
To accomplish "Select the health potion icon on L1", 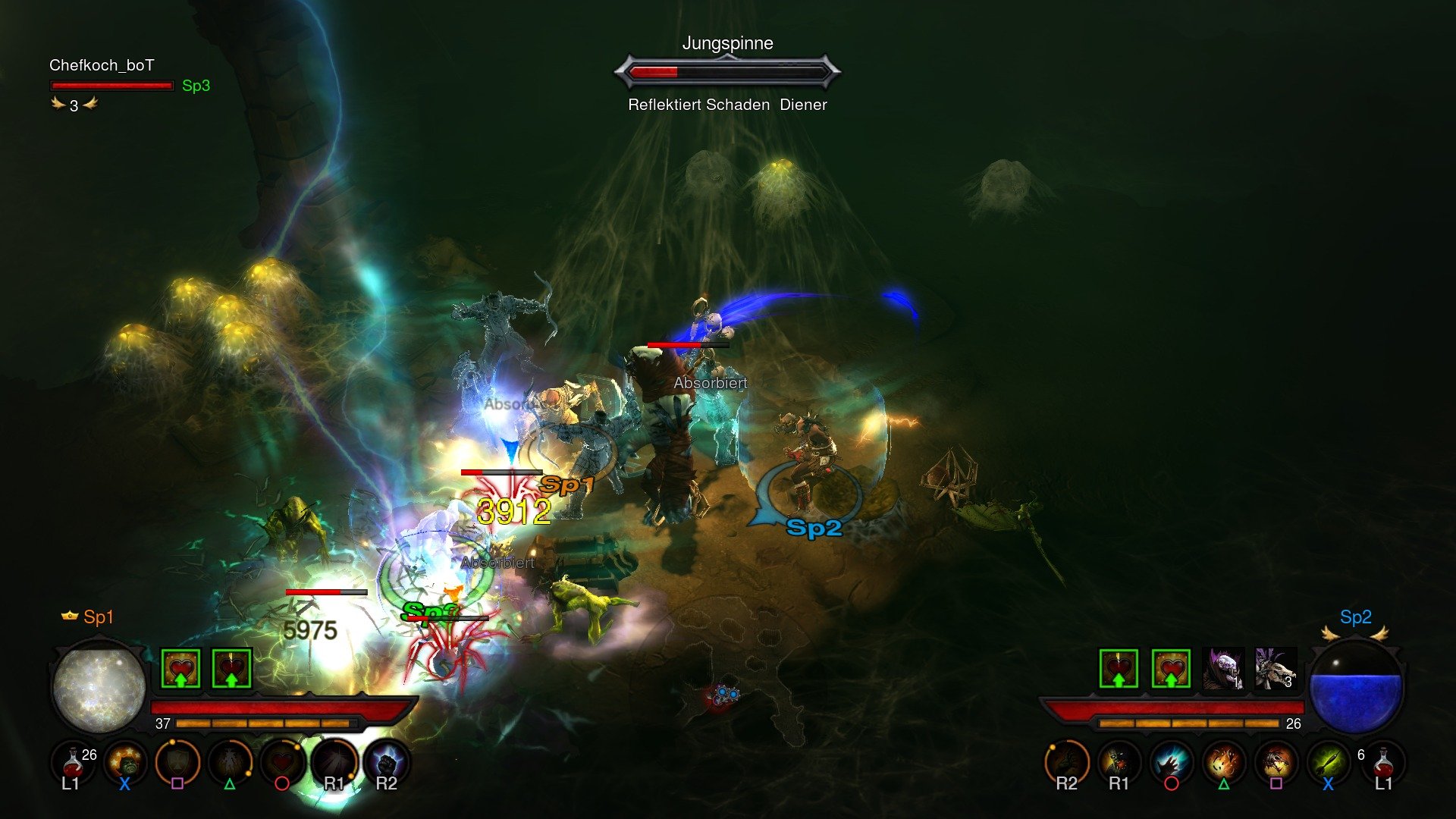I will [71, 761].
